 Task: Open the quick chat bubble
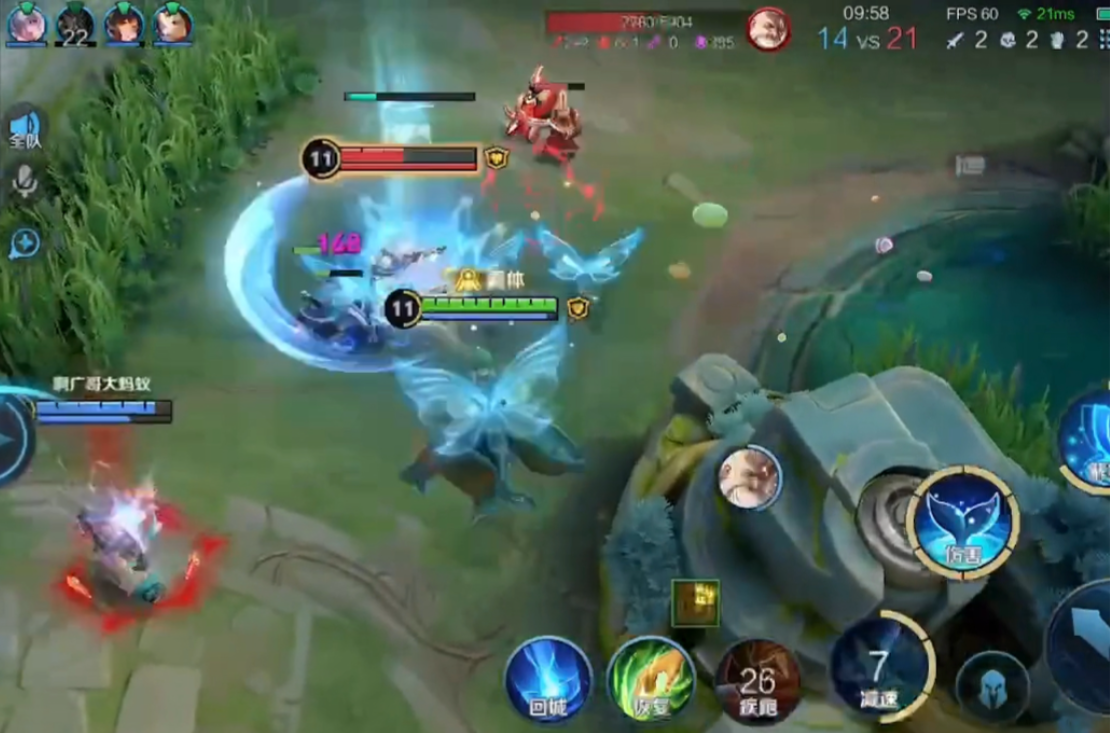point(24,243)
